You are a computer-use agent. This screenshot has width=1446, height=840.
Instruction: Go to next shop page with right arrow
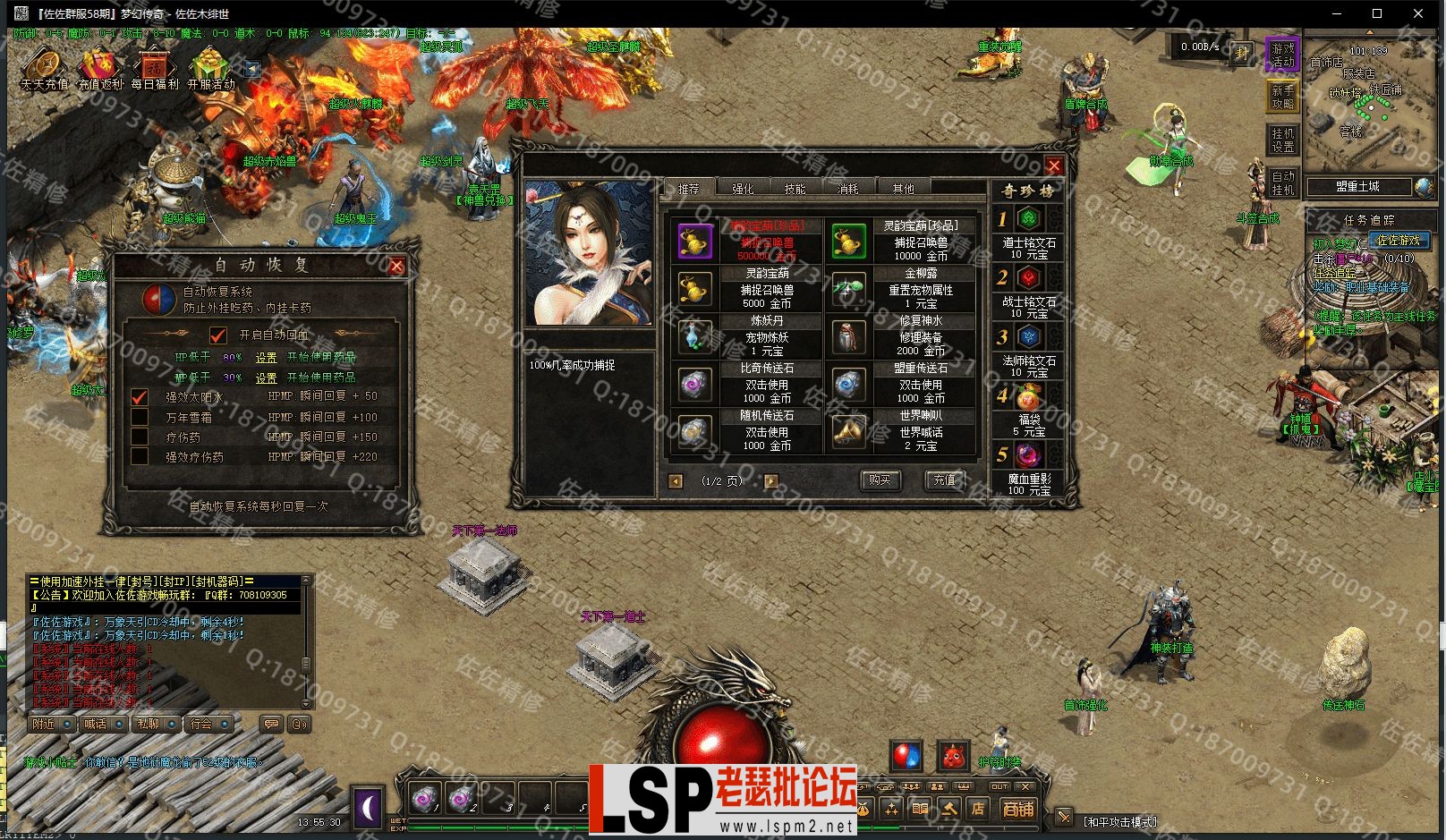pos(771,480)
